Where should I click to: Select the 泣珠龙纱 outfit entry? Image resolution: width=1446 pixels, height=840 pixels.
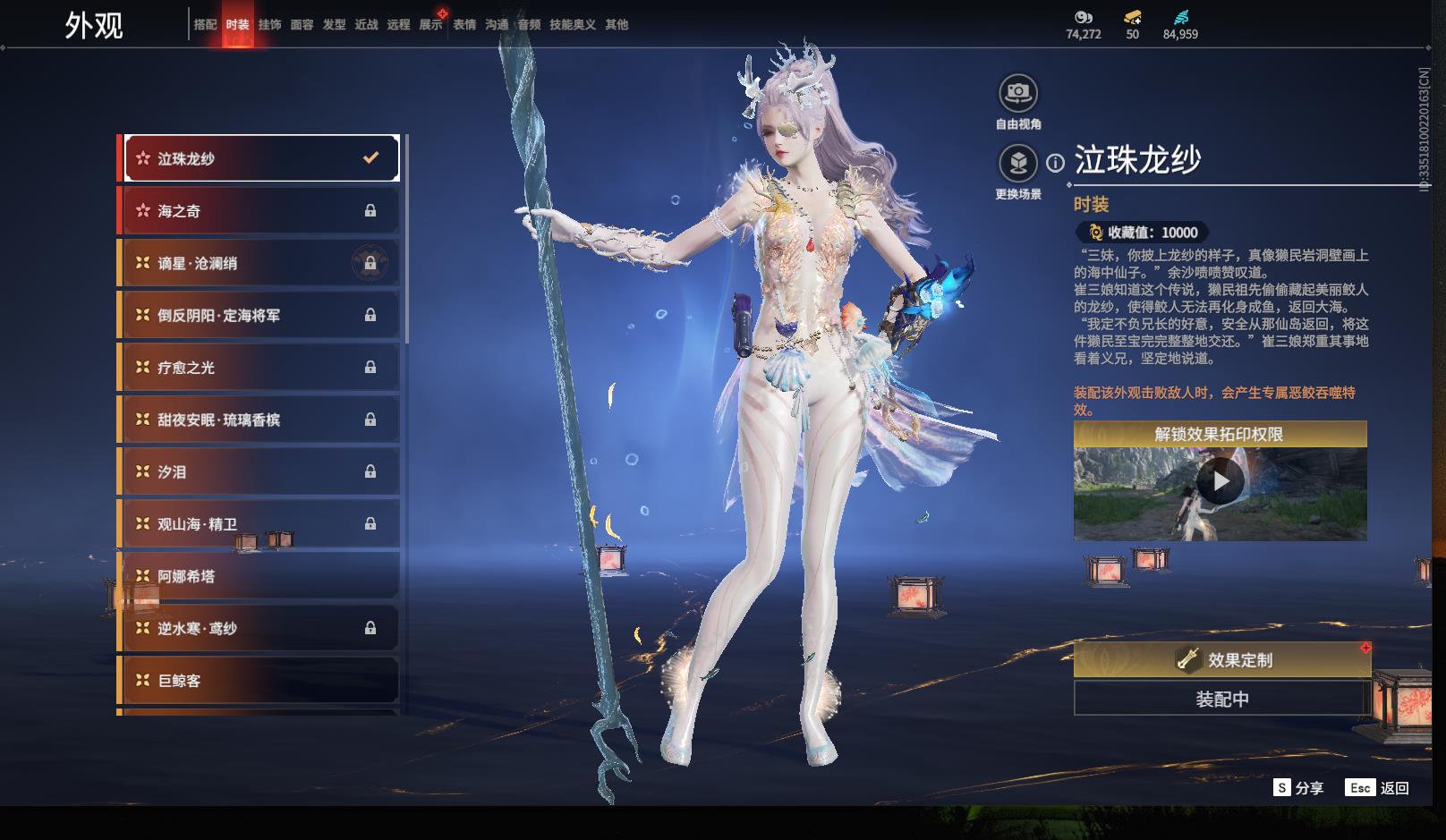(x=260, y=158)
